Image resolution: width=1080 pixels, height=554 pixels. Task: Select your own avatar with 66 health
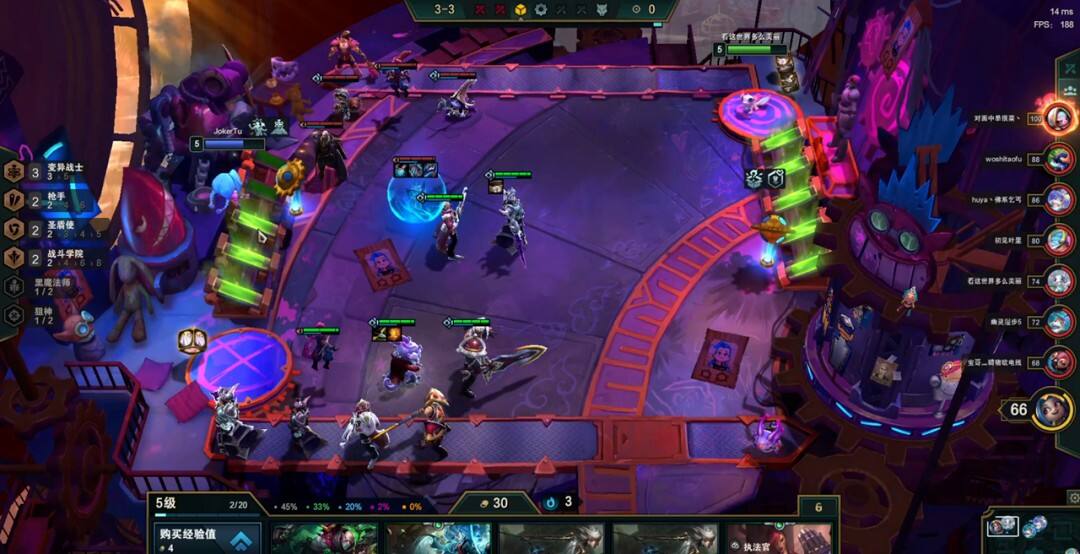coord(1052,409)
